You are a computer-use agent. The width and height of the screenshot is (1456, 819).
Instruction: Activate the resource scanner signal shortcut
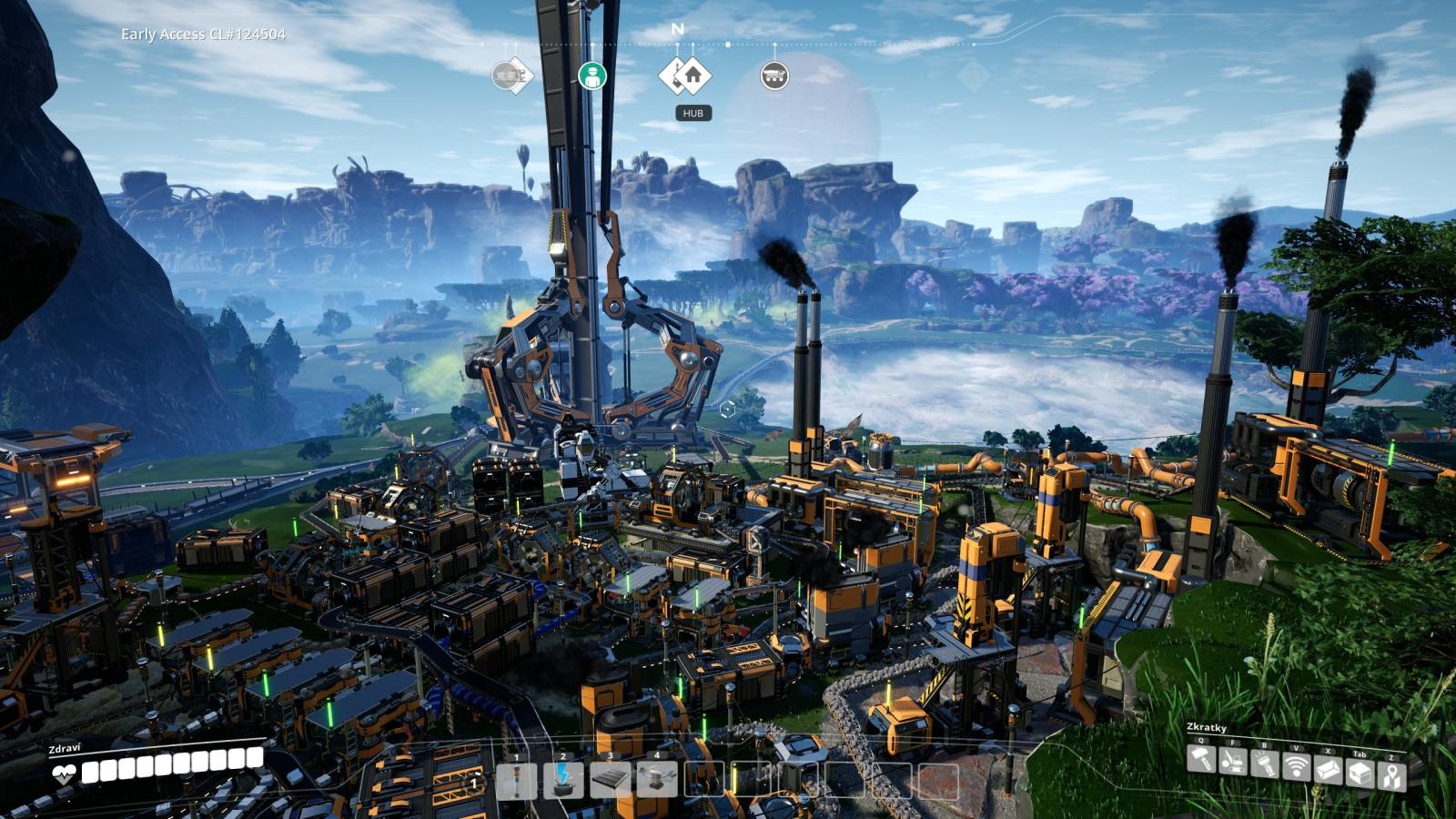pyautogui.click(x=1296, y=766)
